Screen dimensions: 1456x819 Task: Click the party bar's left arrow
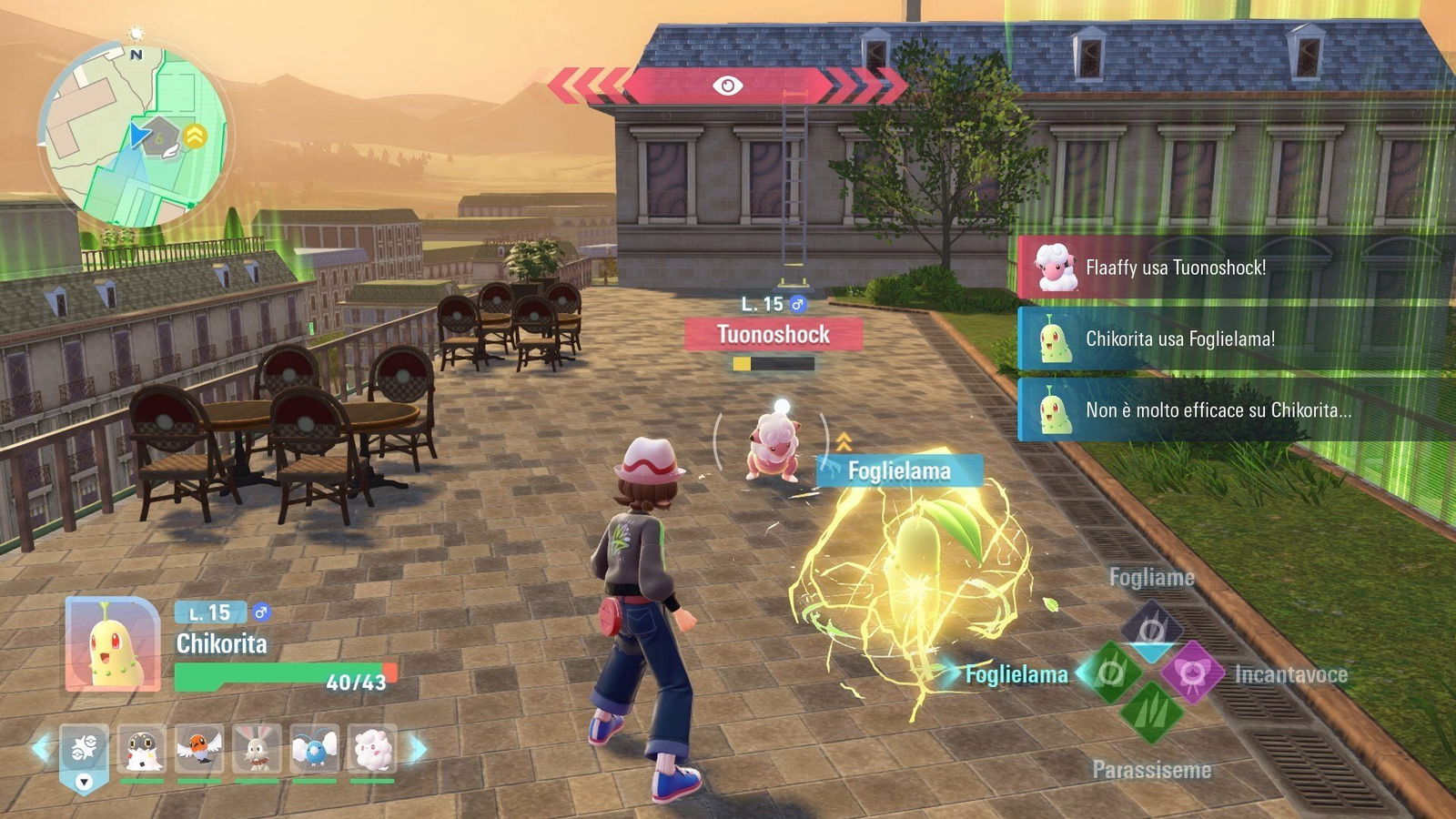[x=41, y=748]
